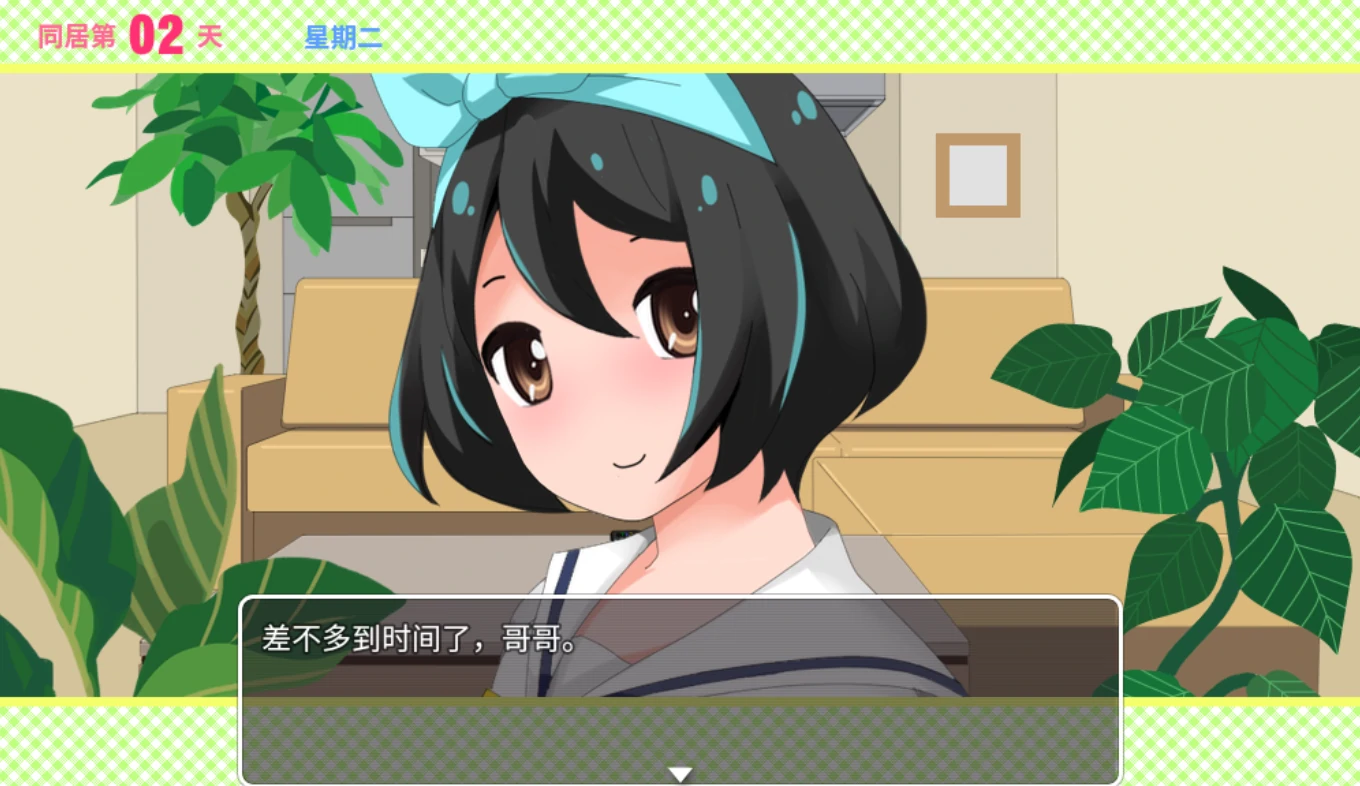Click the picture frame on the wall
The height and width of the screenshot is (786, 1360).
point(977,172)
